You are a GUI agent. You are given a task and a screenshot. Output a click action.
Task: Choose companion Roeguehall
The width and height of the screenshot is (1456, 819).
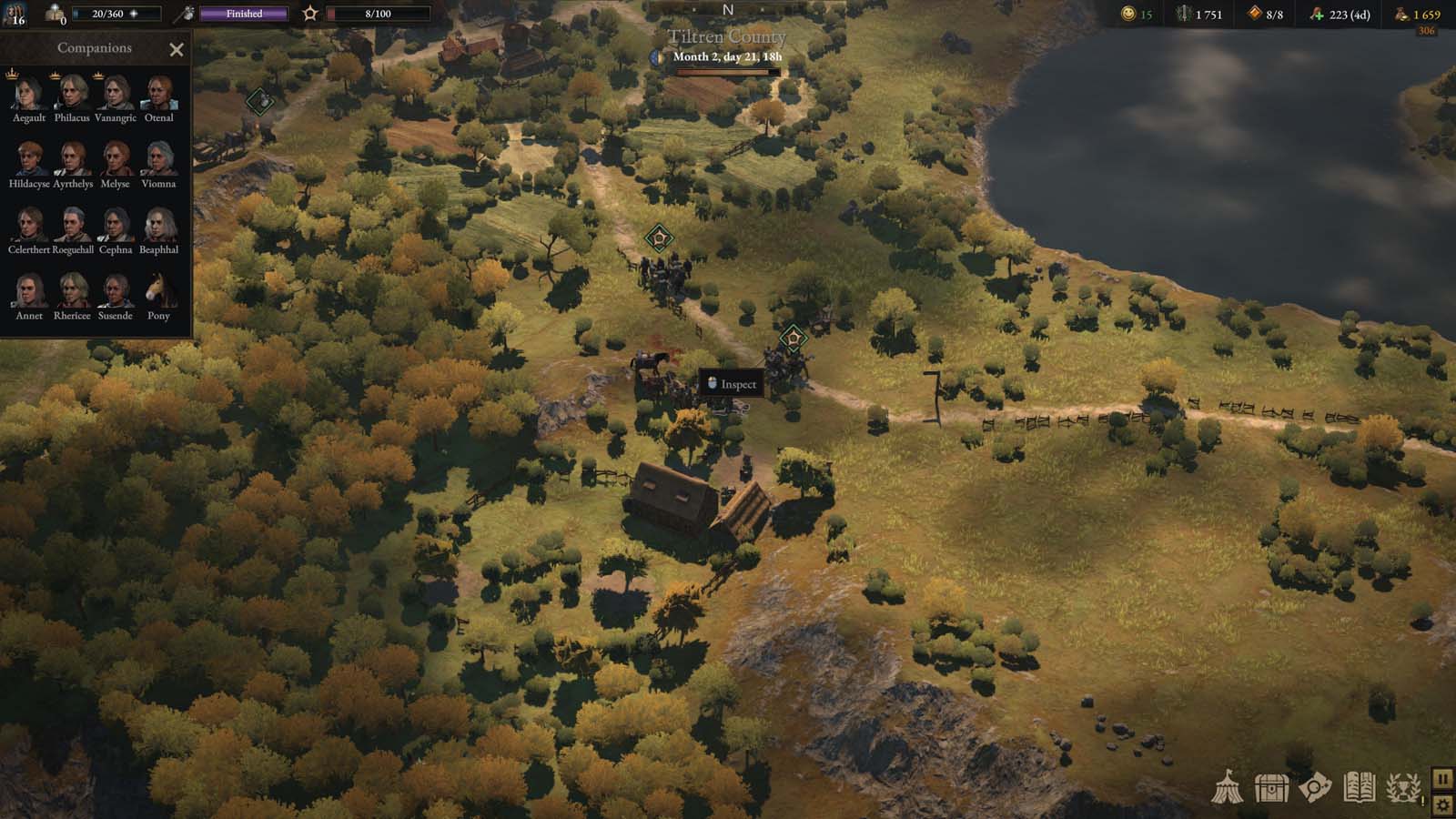[x=72, y=226]
